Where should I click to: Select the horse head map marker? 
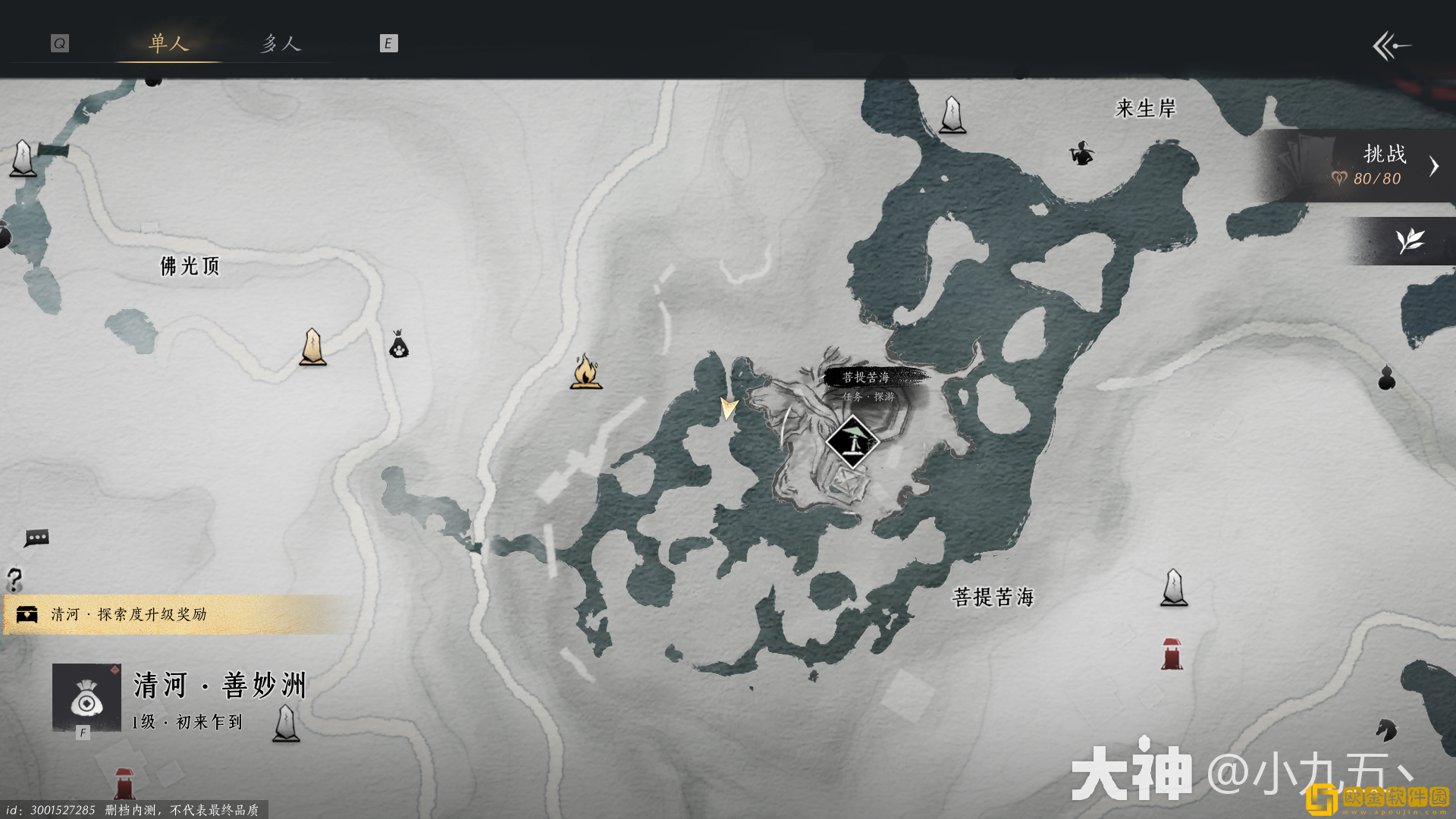click(x=1386, y=730)
